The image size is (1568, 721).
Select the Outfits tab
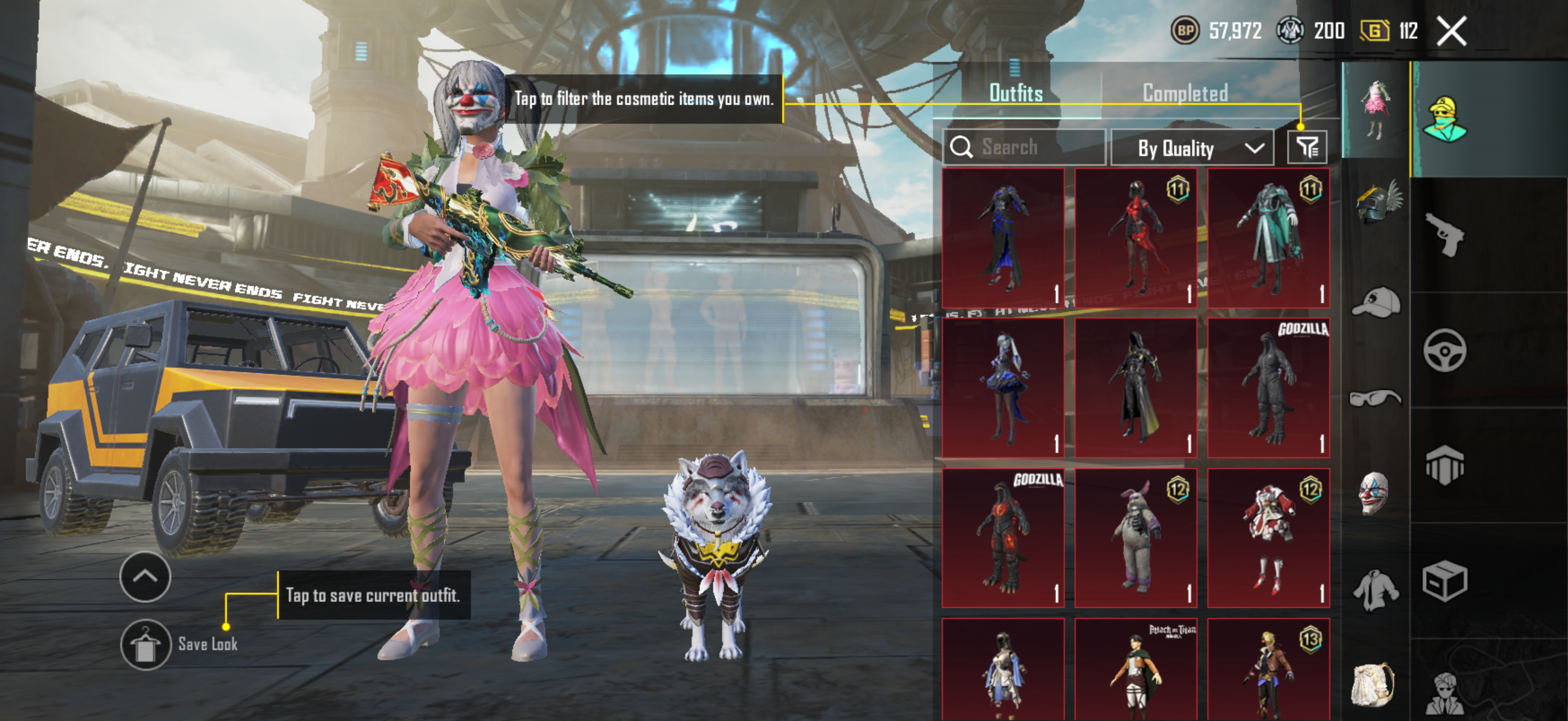coord(1015,93)
